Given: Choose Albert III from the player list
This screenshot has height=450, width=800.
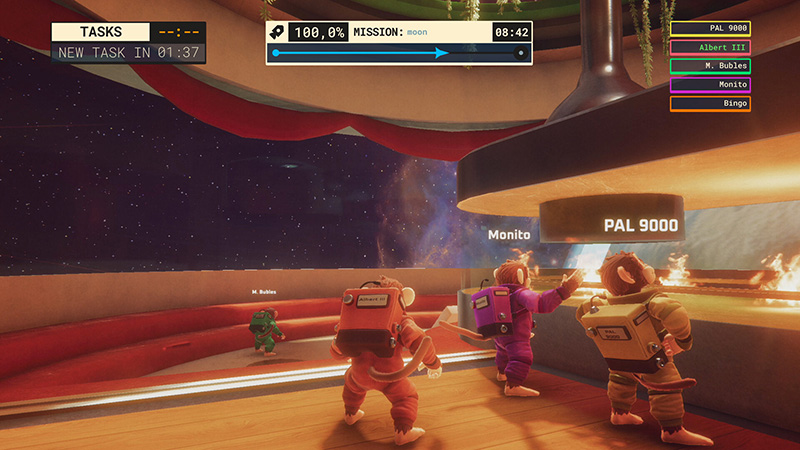Looking at the screenshot, I should pos(710,47).
